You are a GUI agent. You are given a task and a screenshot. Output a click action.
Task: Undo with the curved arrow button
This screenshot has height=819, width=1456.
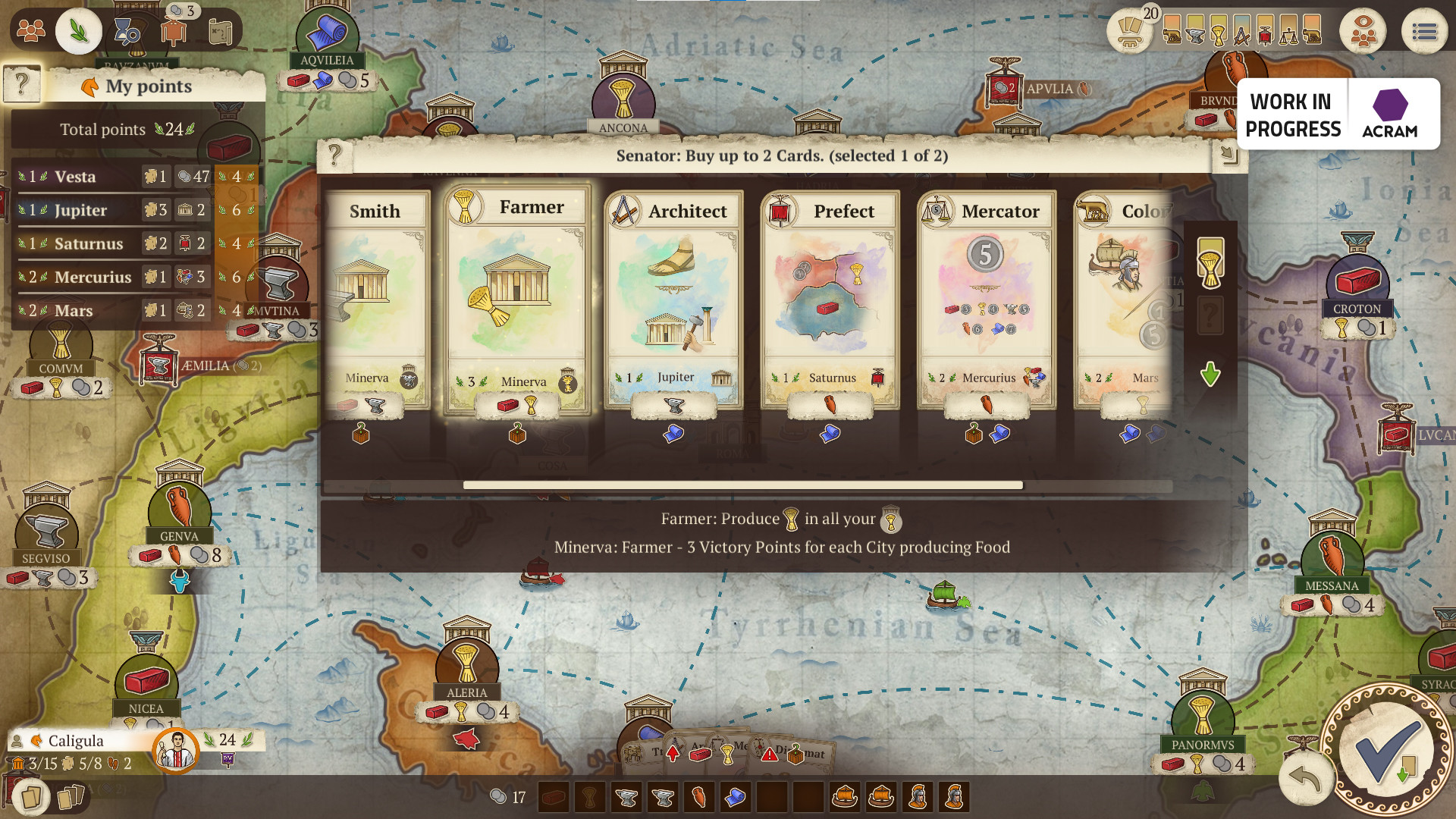tap(1304, 778)
